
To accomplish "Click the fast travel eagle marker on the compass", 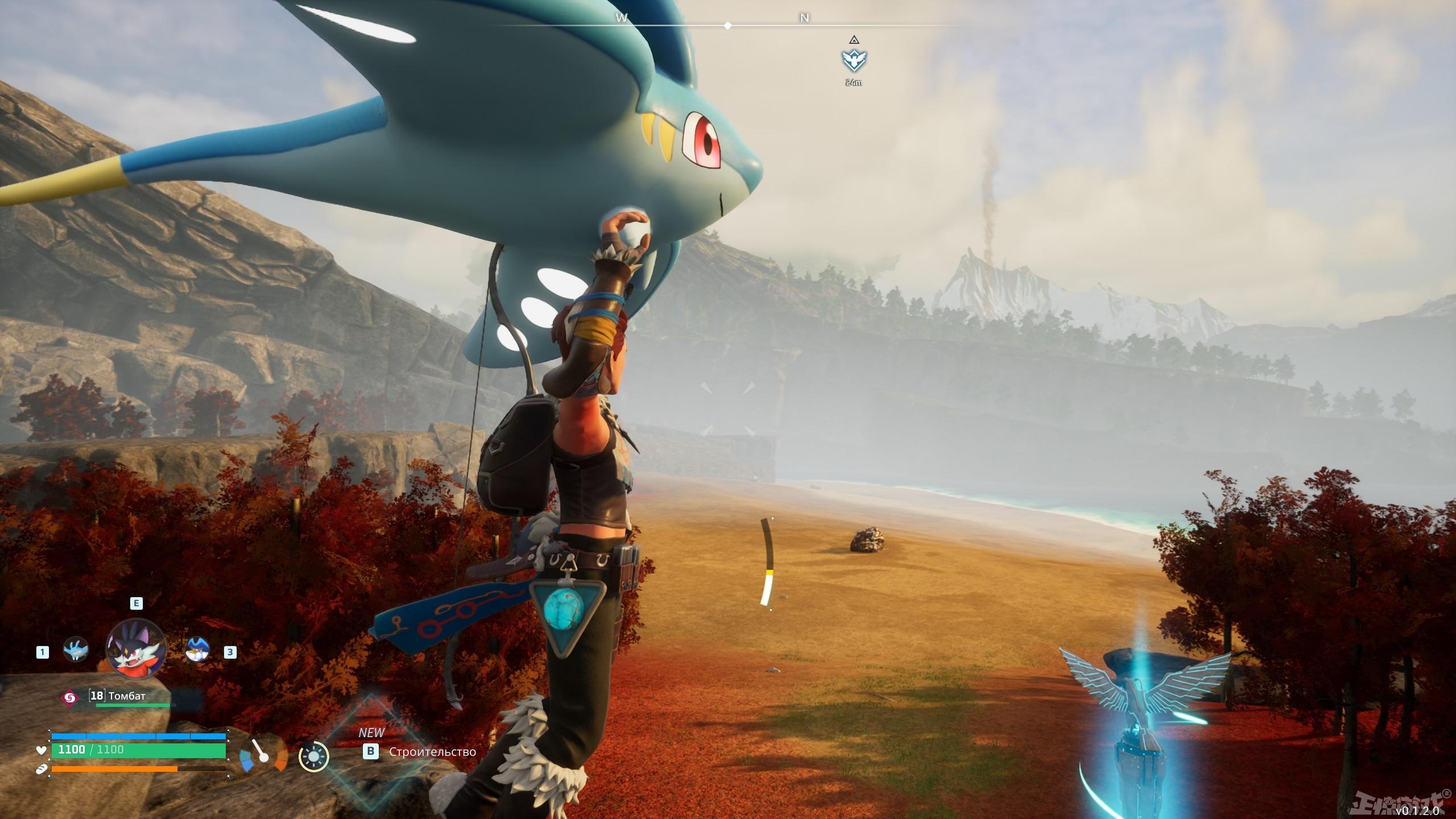I will tap(852, 60).
